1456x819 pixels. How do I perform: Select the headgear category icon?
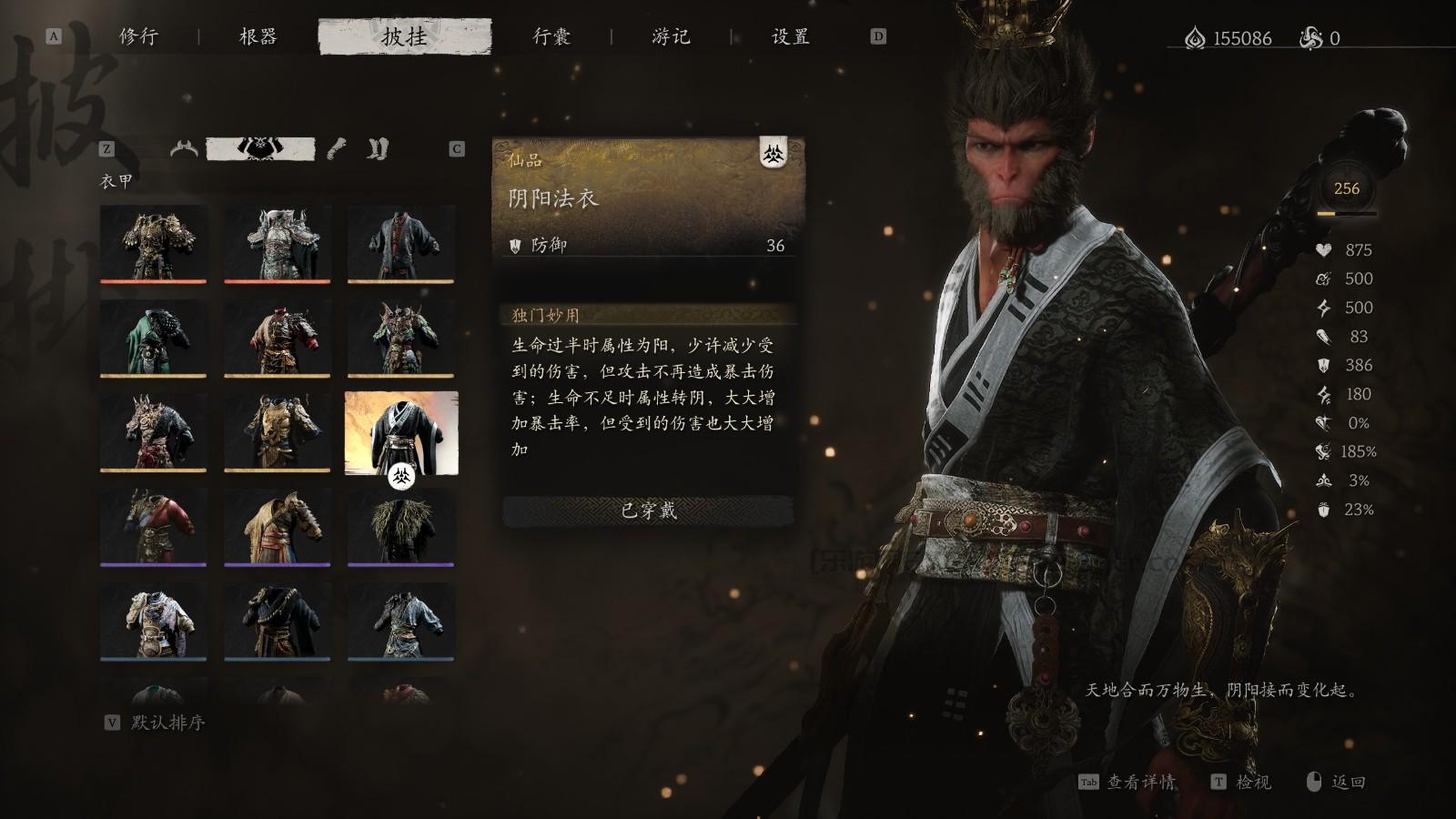(x=185, y=148)
